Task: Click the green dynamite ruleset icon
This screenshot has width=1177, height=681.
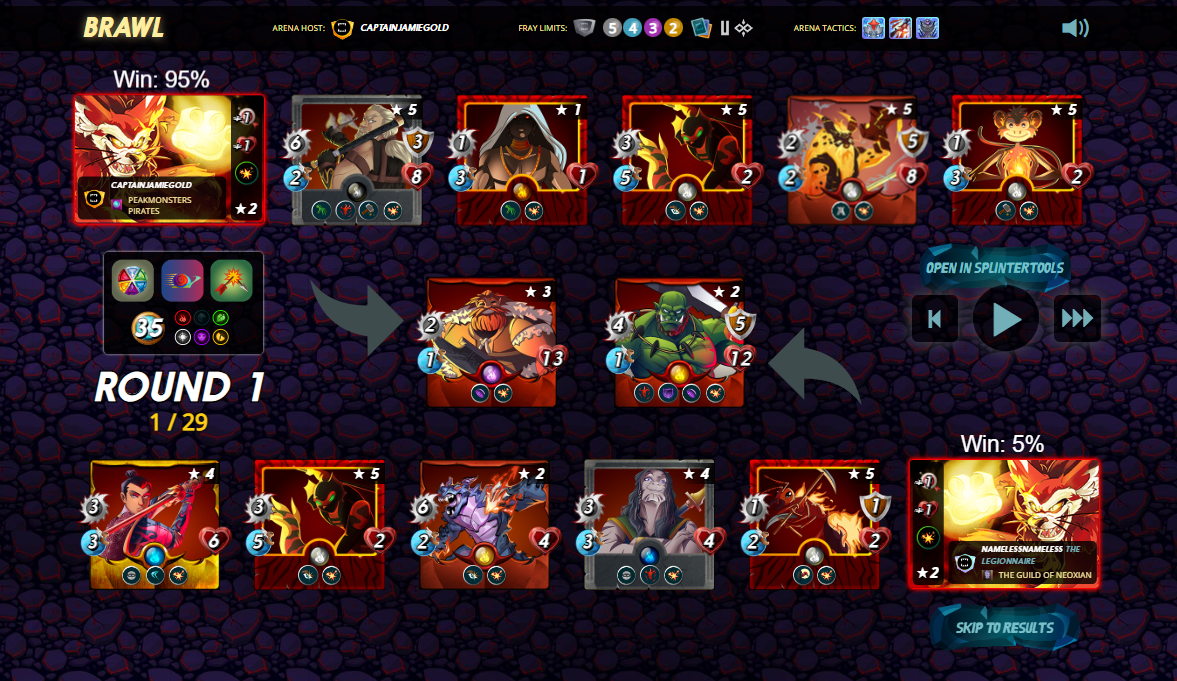Action: 231,281
